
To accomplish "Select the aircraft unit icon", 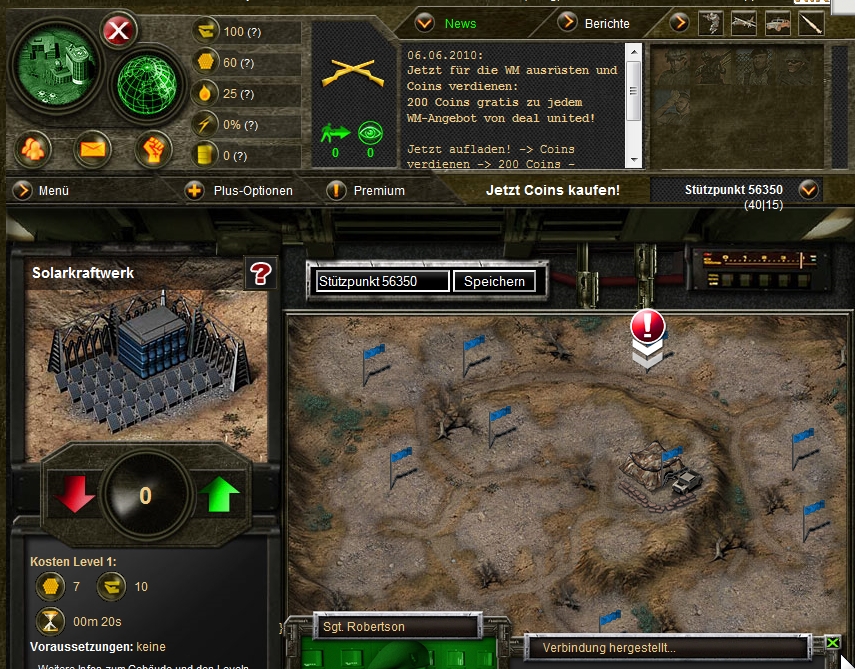I will click(x=744, y=23).
